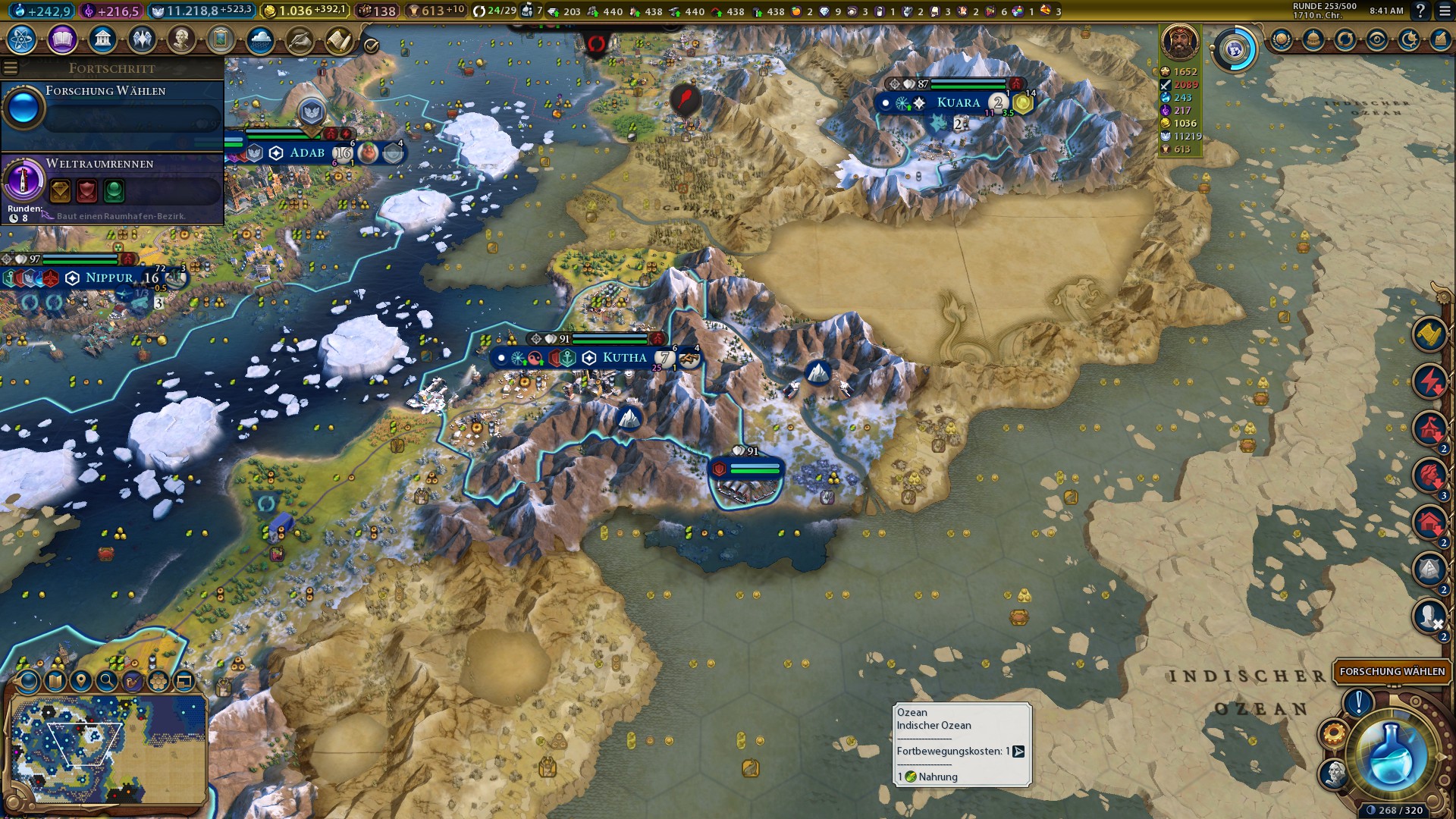Open the help question mark button
Image resolution: width=1456 pixels, height=819 pixels.
coord(1420,11)
